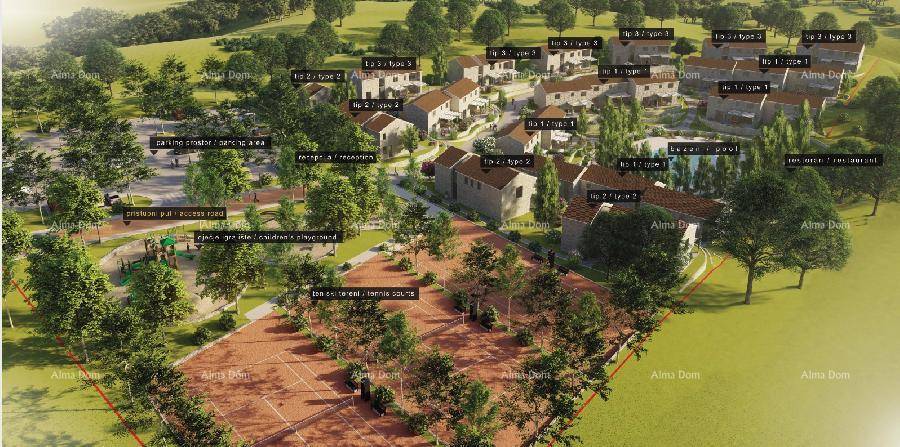900x447 pixels.
Task: Choose the access road label
Action: [175, 213]
